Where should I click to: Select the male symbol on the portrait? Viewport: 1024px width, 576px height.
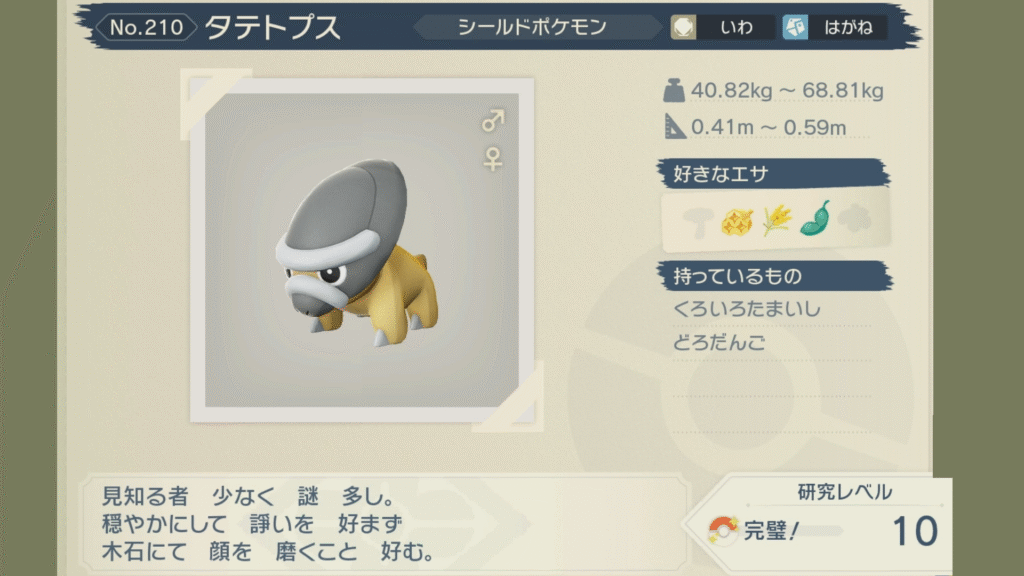pyautogui.click(x=493, y=122)
